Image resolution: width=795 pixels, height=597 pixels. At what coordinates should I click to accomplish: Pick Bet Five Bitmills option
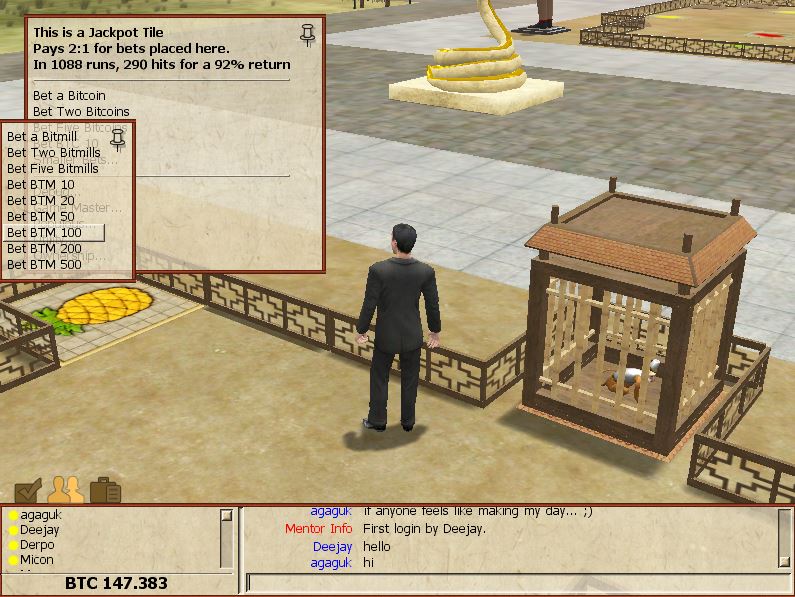pyautogui.click(x=55, y=168)
